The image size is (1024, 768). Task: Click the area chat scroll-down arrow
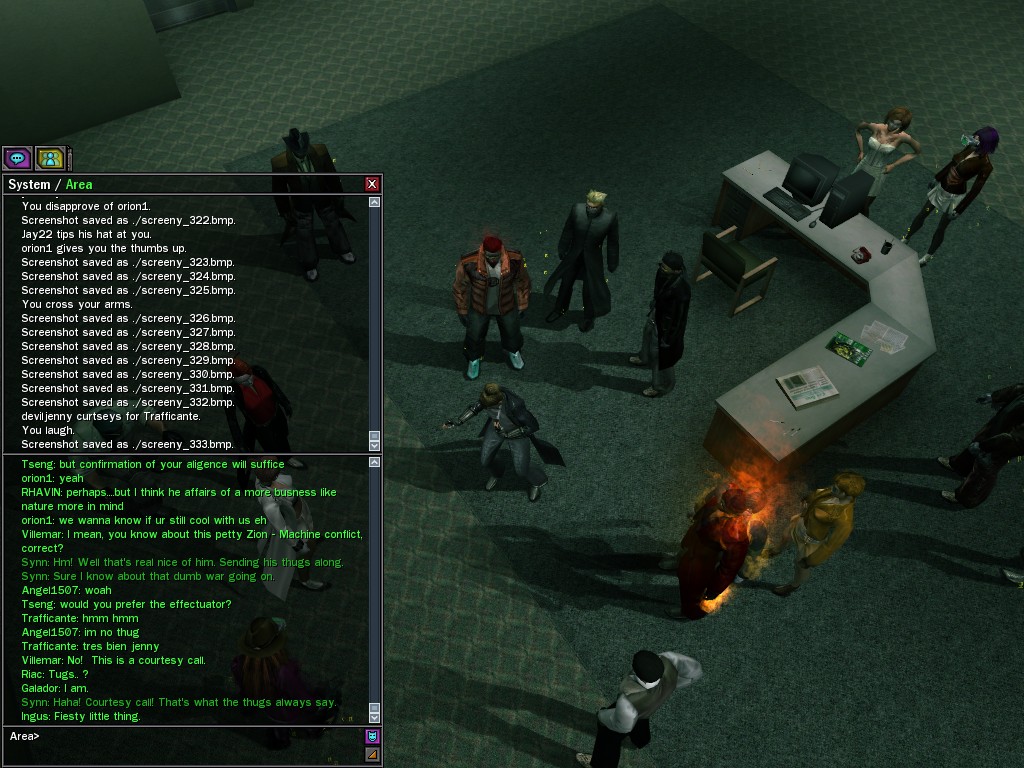(374, 717)
